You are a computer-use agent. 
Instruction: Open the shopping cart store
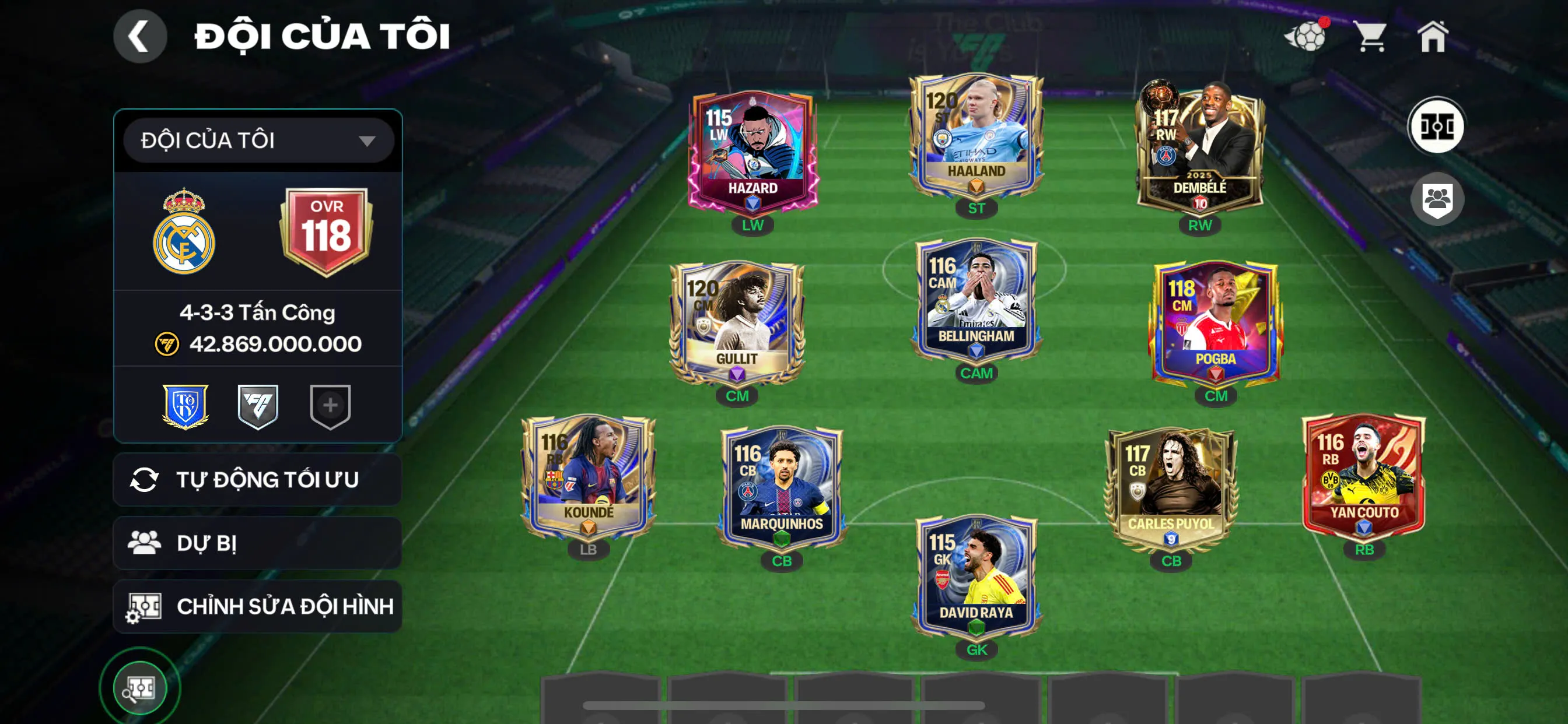point(1371,37)
